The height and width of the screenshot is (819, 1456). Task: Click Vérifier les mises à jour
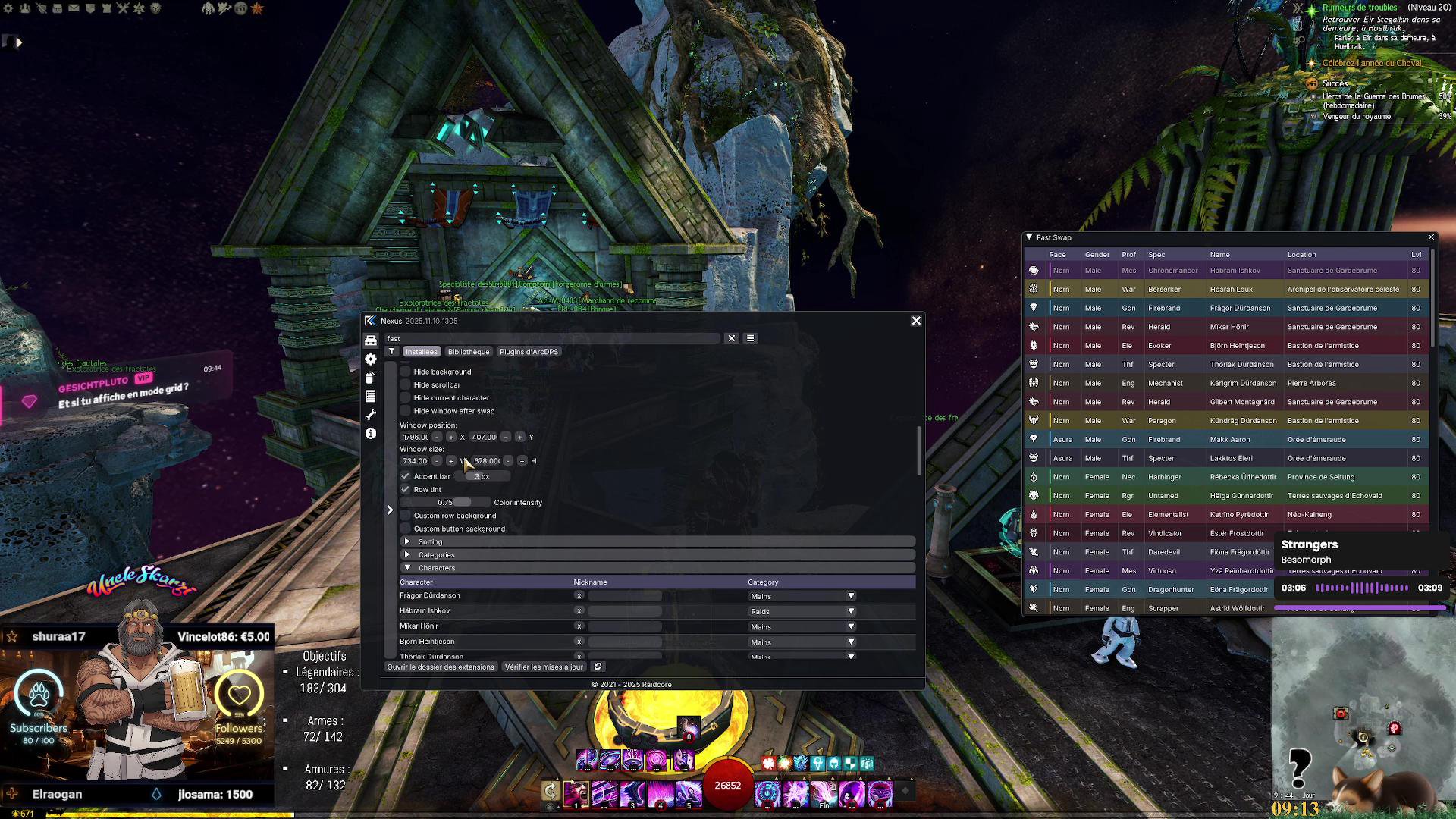point(544,667)
